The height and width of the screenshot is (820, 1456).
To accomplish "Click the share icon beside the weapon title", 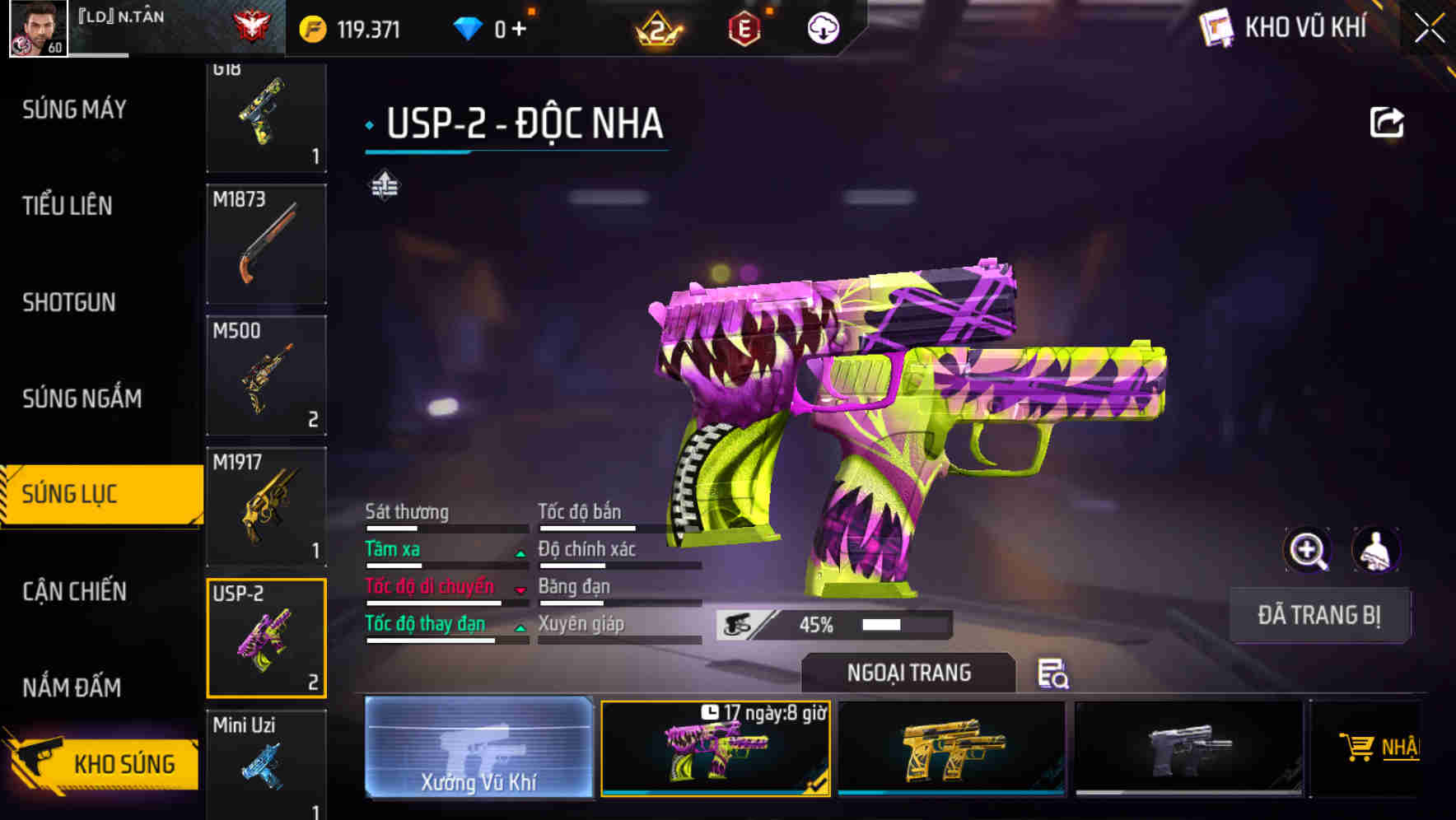I will click(x=1387, y=122).
